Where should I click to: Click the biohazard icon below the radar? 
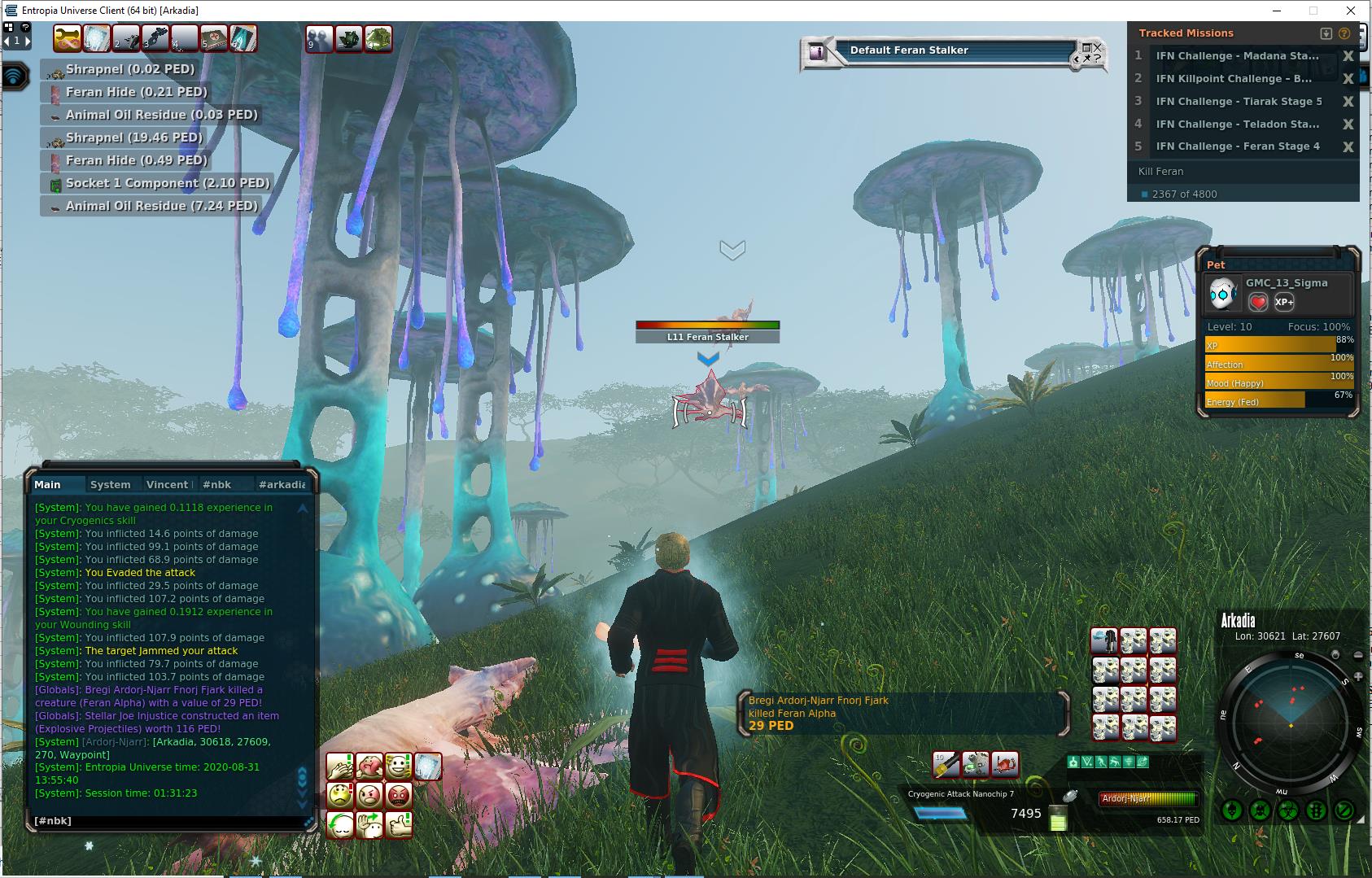click(x=1287, y=810)
